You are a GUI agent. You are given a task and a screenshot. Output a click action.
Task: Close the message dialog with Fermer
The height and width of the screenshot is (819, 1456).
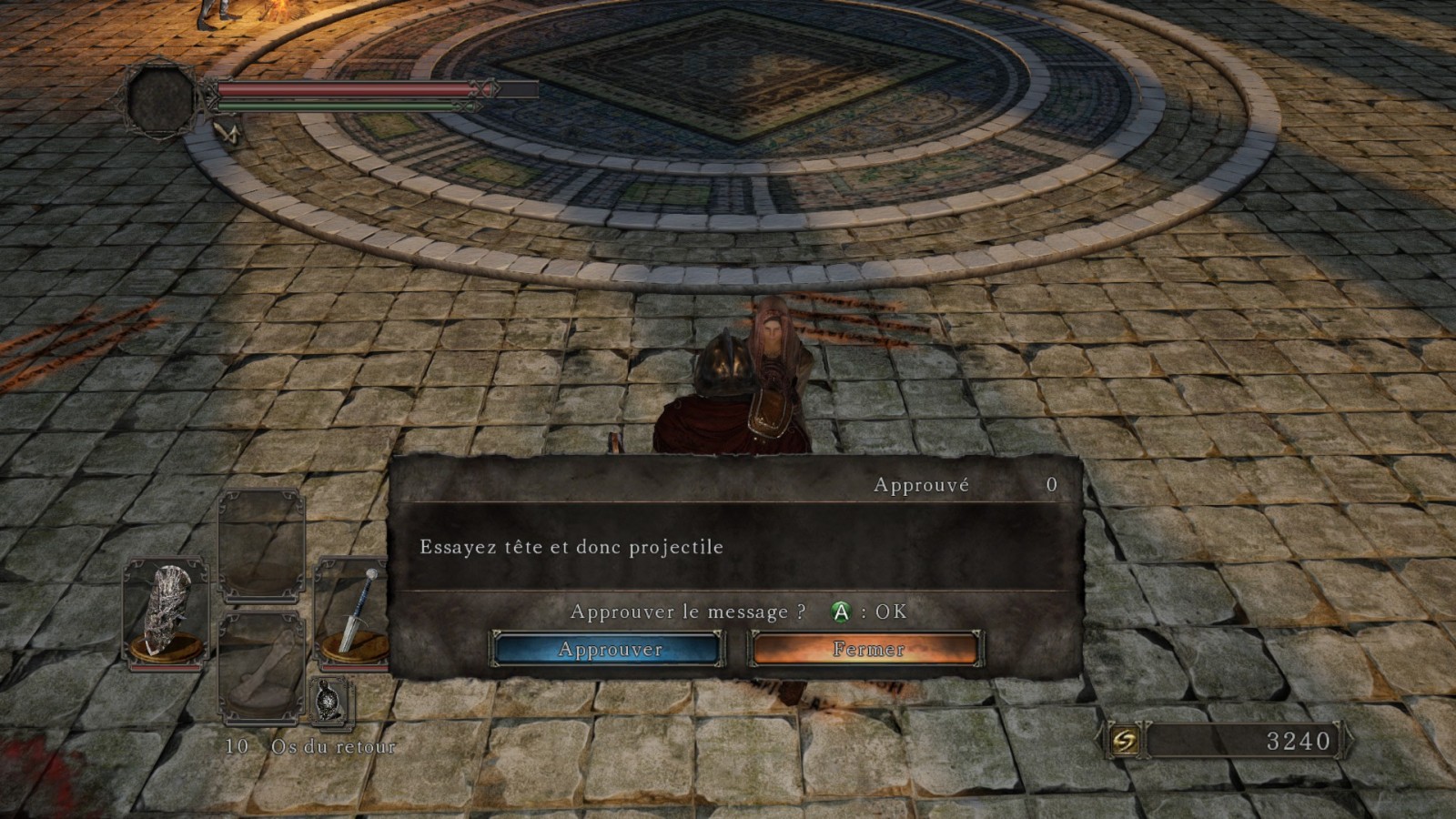866,649
